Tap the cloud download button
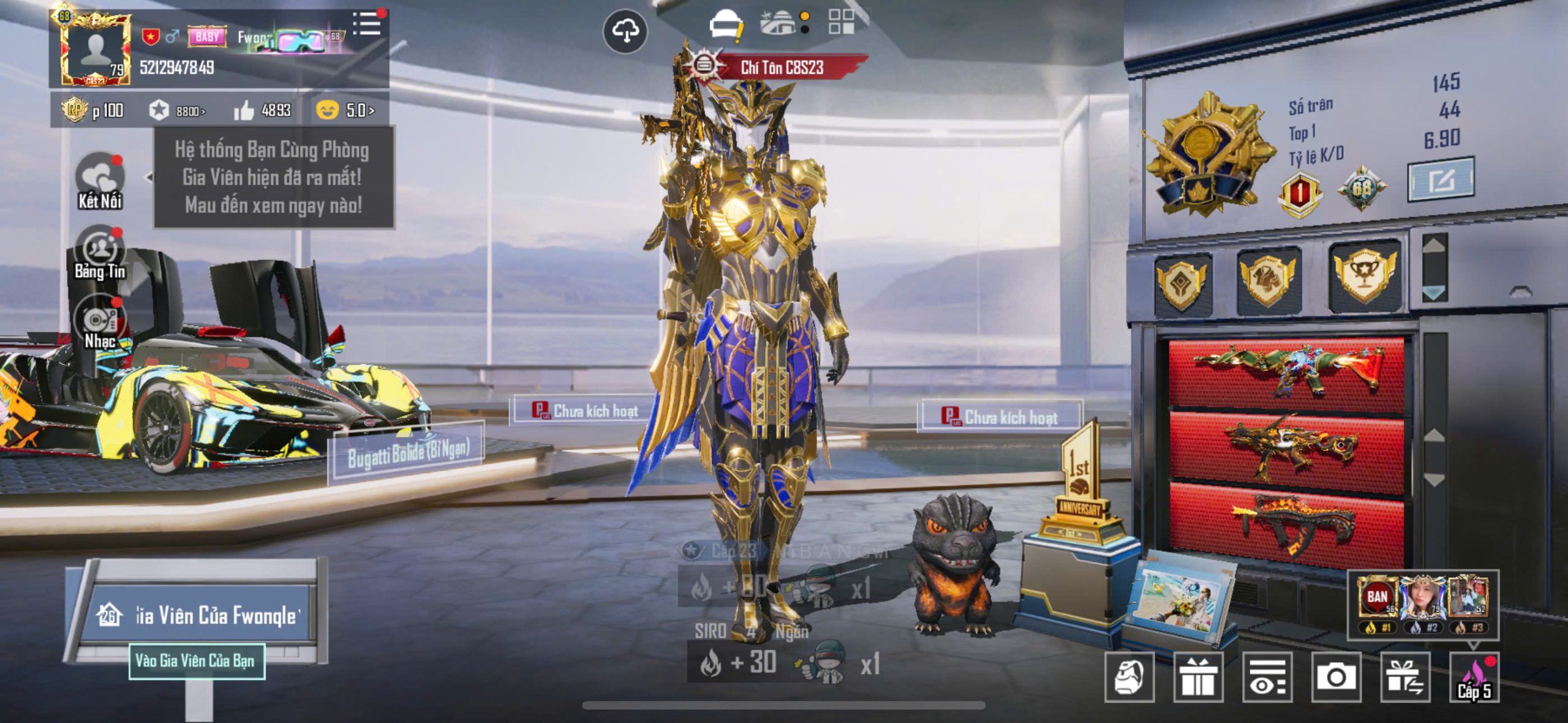This screenshot has height=723, width=1568. click(x=625, y=31)
